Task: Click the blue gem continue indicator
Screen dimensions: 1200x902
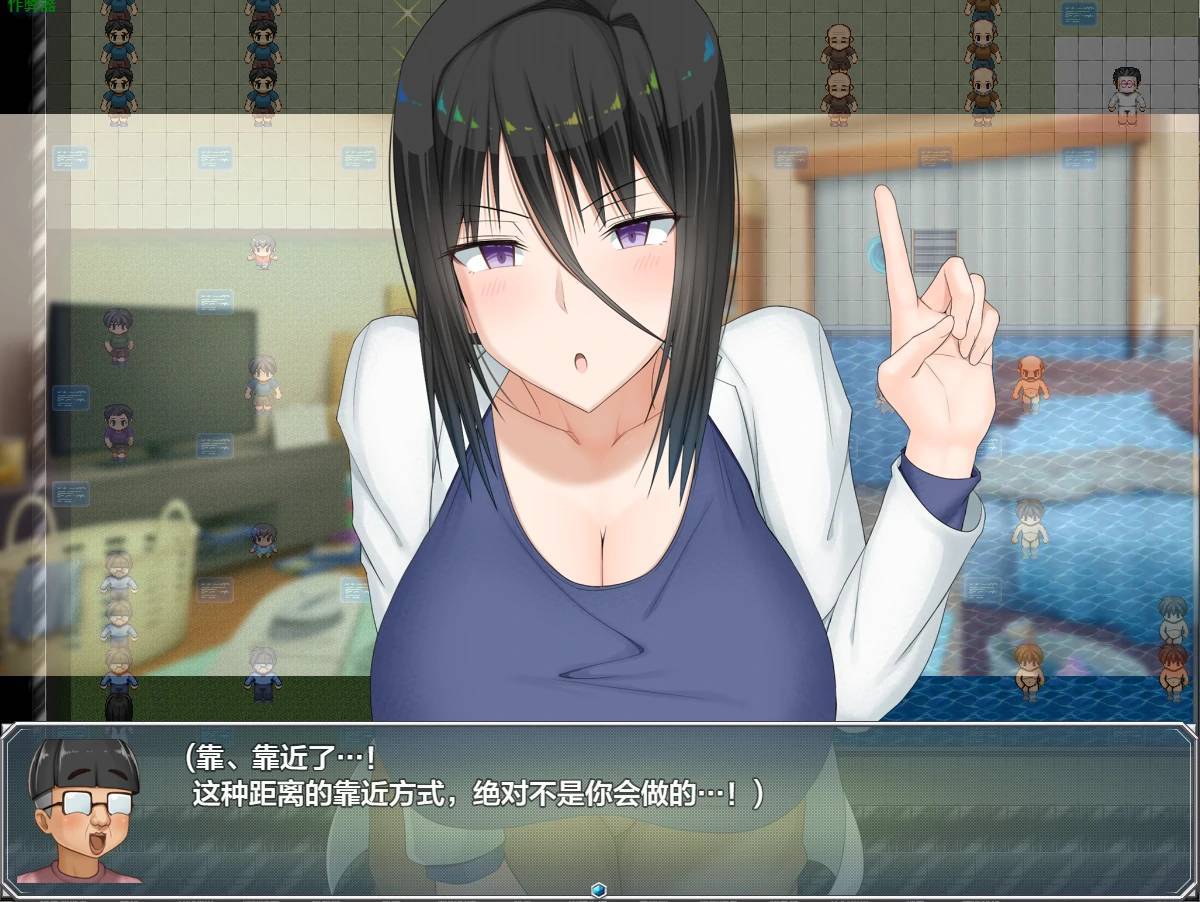Action: pos(599,889)
